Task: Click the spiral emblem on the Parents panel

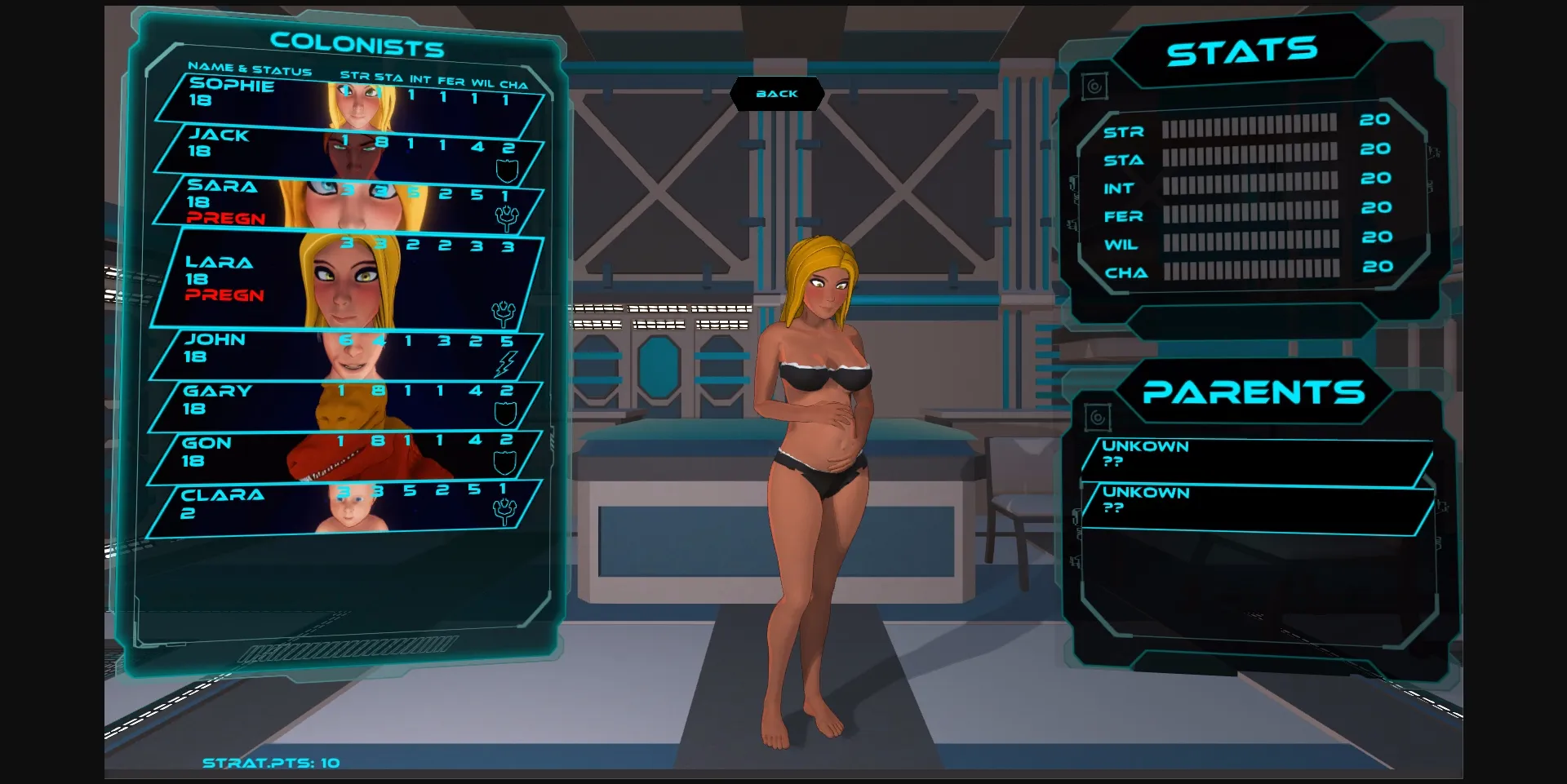Action: (1098, 416)
